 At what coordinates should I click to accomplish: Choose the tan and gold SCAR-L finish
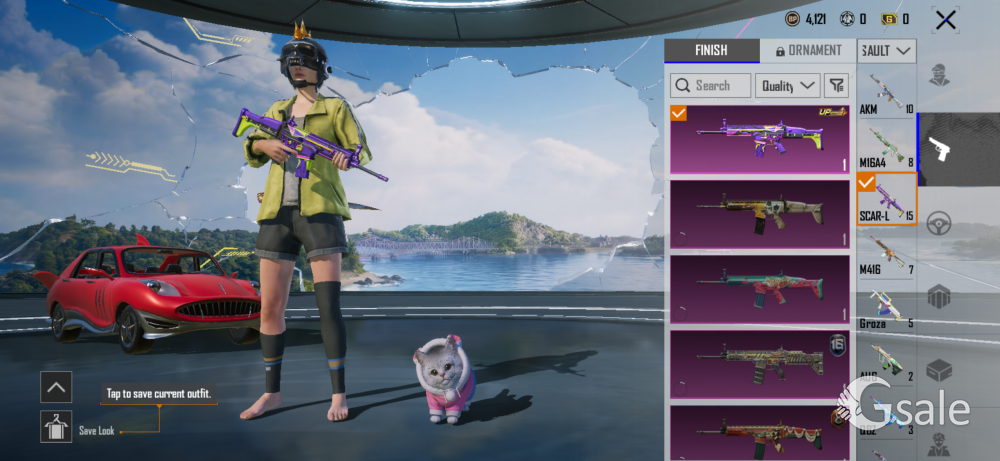pos(759,213)
